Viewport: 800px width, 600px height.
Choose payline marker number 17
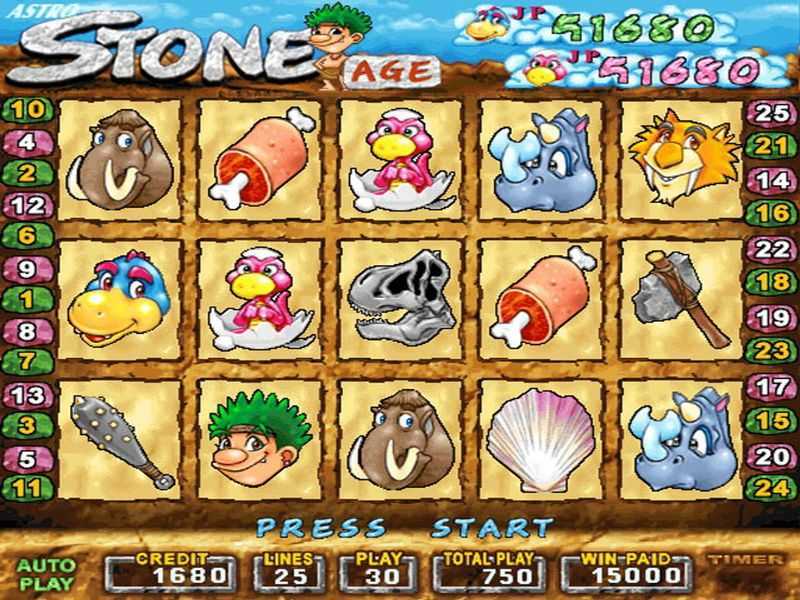click(x=771, y=385)
